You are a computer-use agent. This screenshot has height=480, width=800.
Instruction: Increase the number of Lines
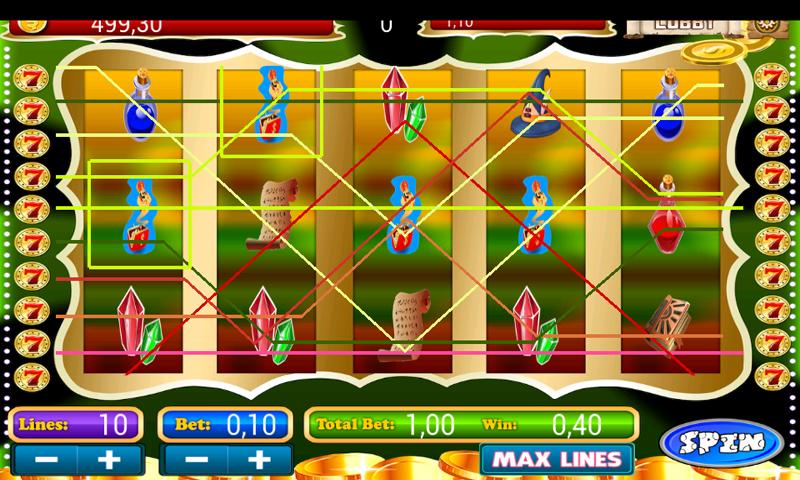pos(109,460)
